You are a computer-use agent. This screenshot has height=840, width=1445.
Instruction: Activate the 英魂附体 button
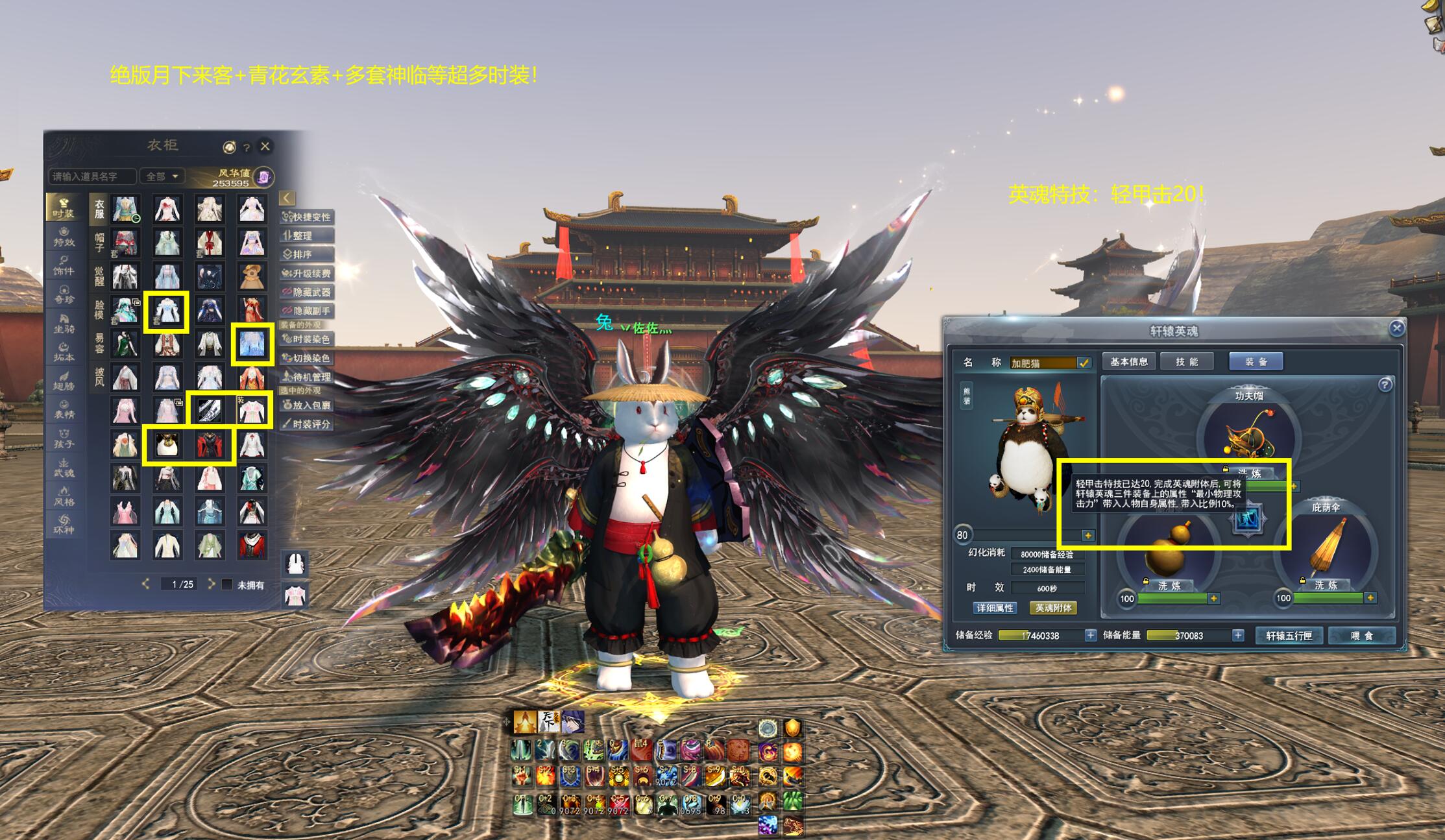(x=1053, y=608)
